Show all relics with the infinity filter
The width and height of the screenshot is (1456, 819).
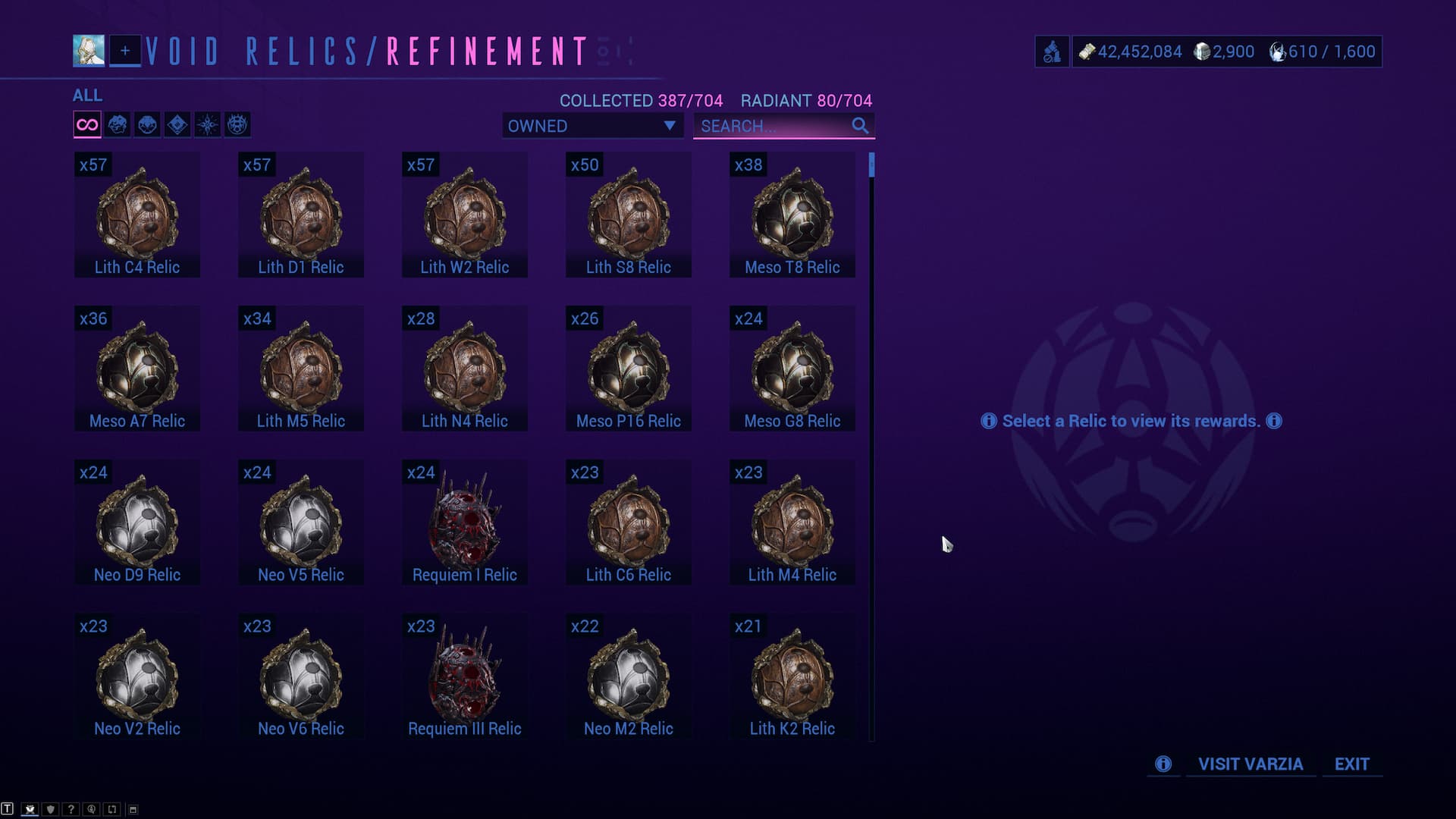click(x=87, y=125)
